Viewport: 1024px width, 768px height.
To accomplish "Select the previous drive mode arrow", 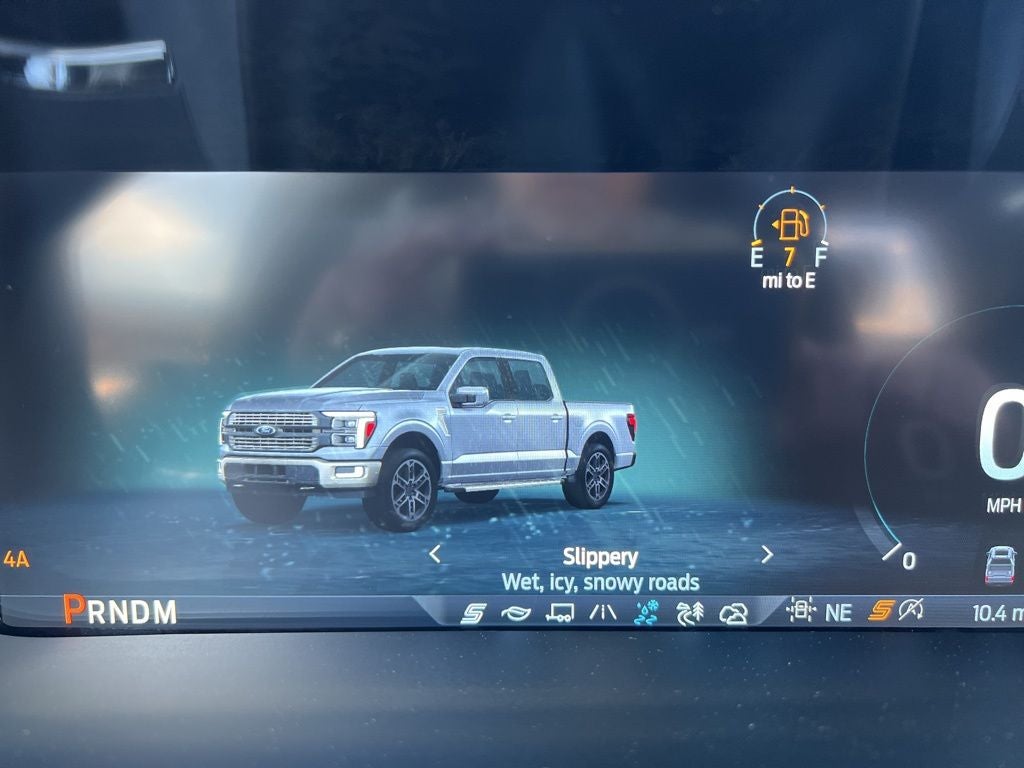I will (x=435, y=554).
